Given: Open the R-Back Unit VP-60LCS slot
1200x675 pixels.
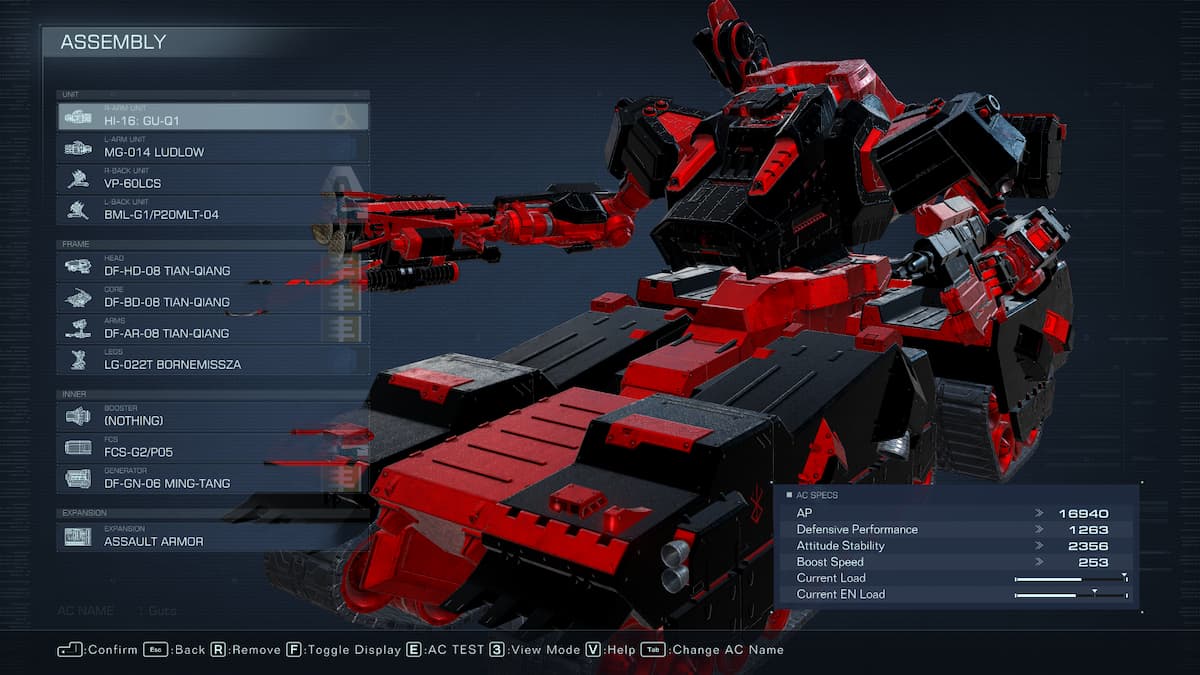Looking at the screenshot, I should [x=212, y=179].
